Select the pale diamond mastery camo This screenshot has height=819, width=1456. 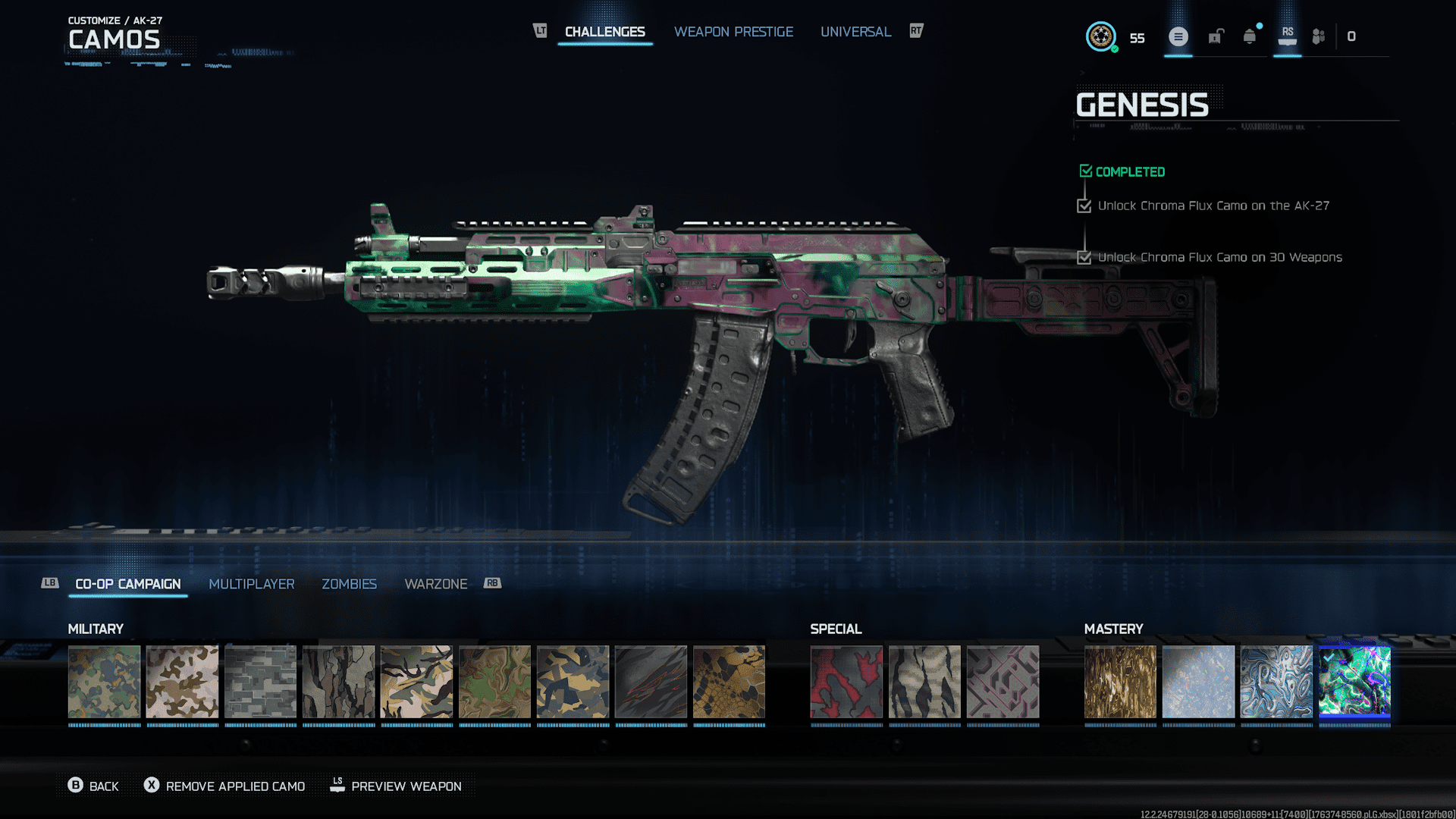[1198, 682]
